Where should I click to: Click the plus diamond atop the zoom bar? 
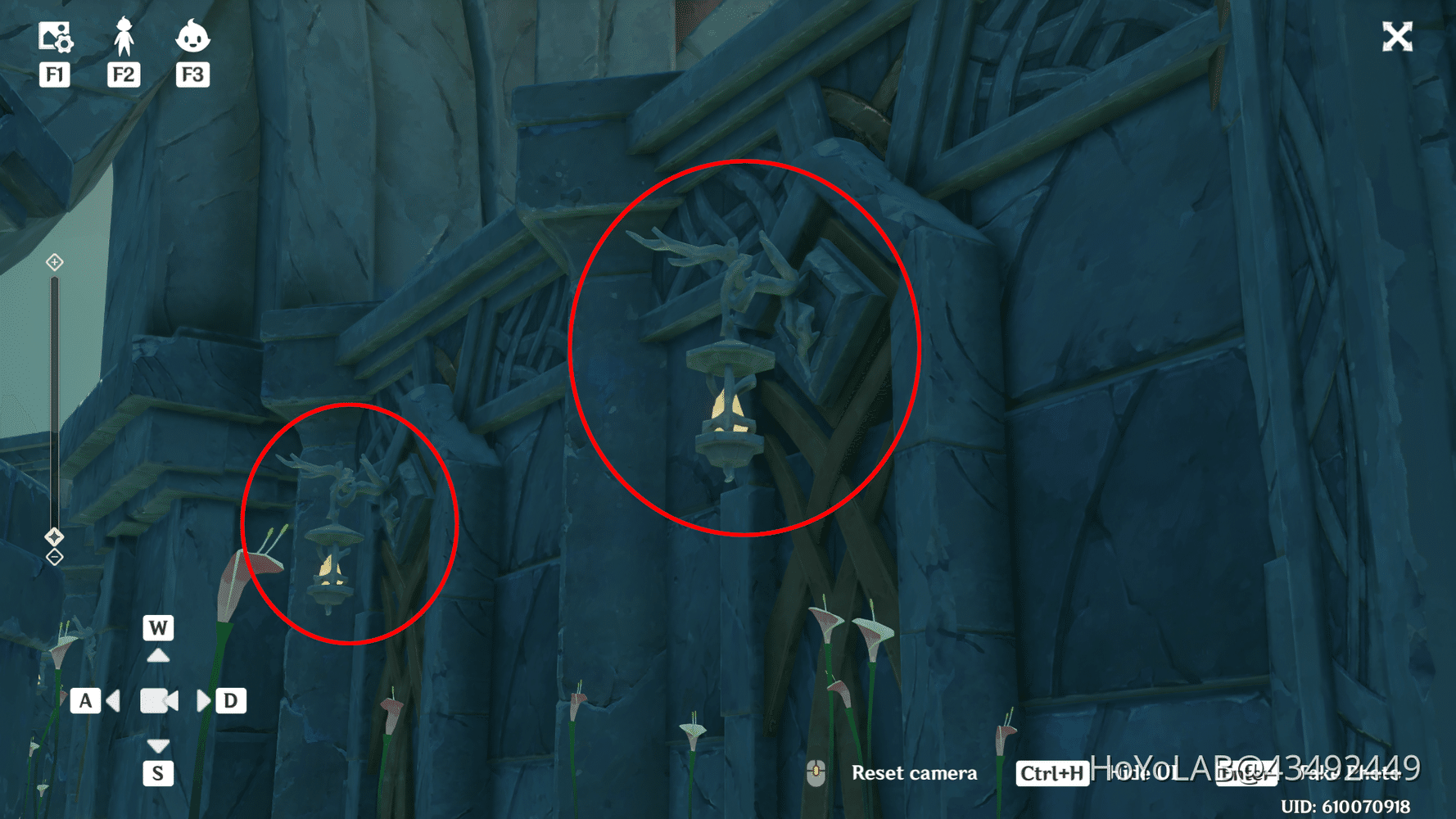click(x=54, y=262)
